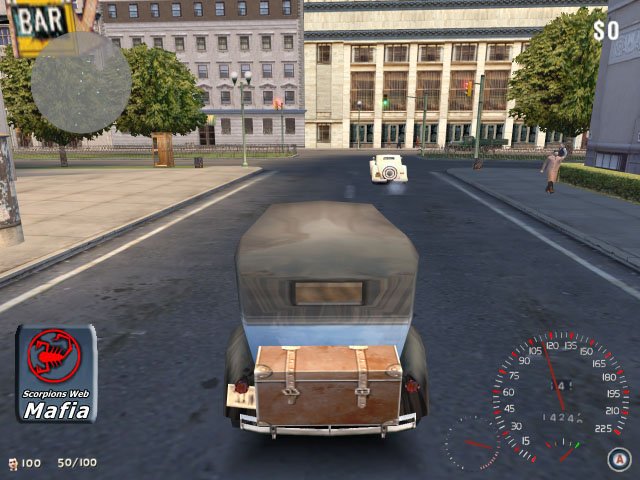Click the Scorpions Web Mafia logo
The width and height of the screenshot is (640, 480).
click(56, 374)
